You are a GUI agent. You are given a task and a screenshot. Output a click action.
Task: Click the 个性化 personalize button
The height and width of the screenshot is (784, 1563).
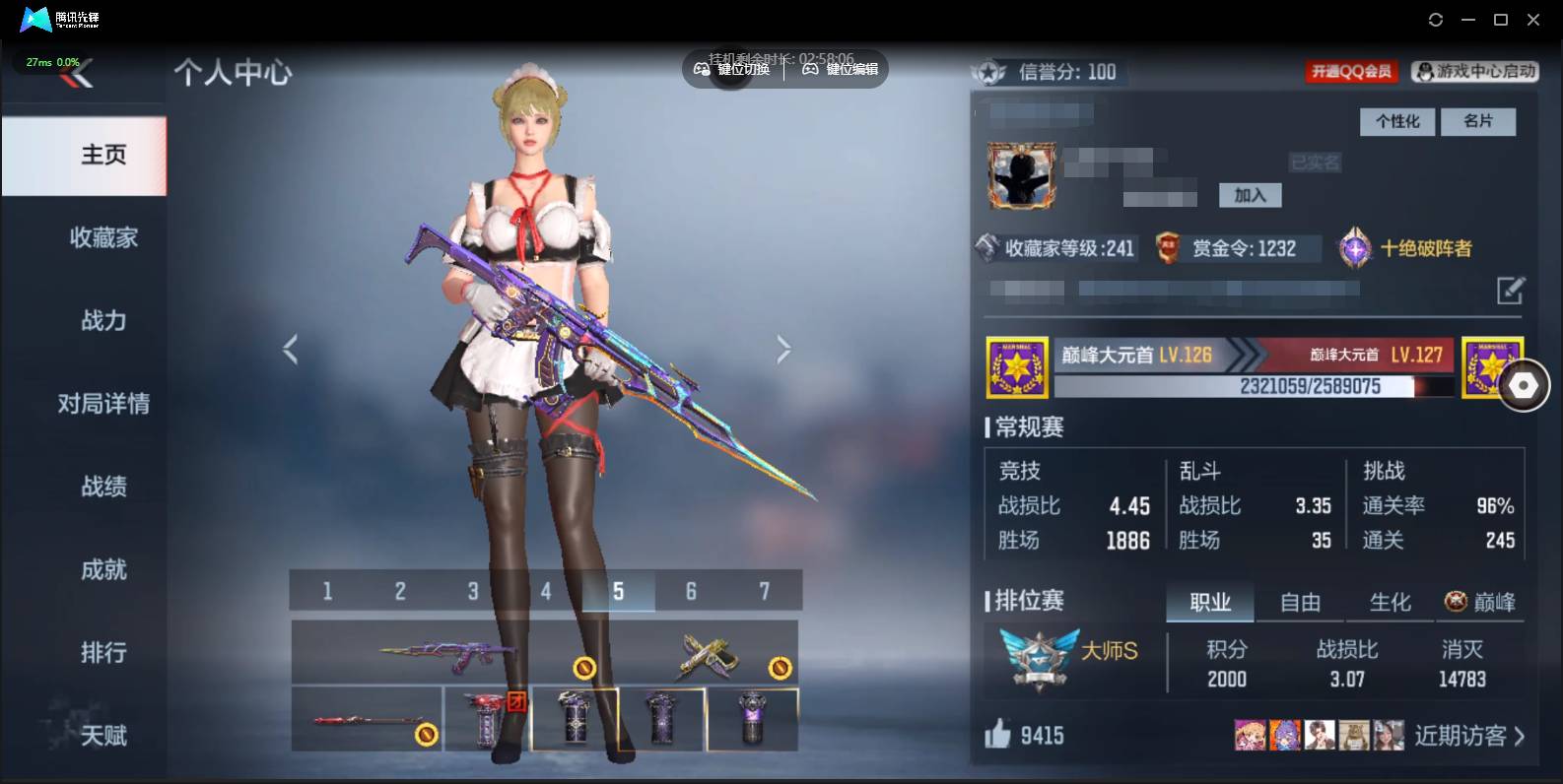pyautogui.click(x=1397, y=121)
